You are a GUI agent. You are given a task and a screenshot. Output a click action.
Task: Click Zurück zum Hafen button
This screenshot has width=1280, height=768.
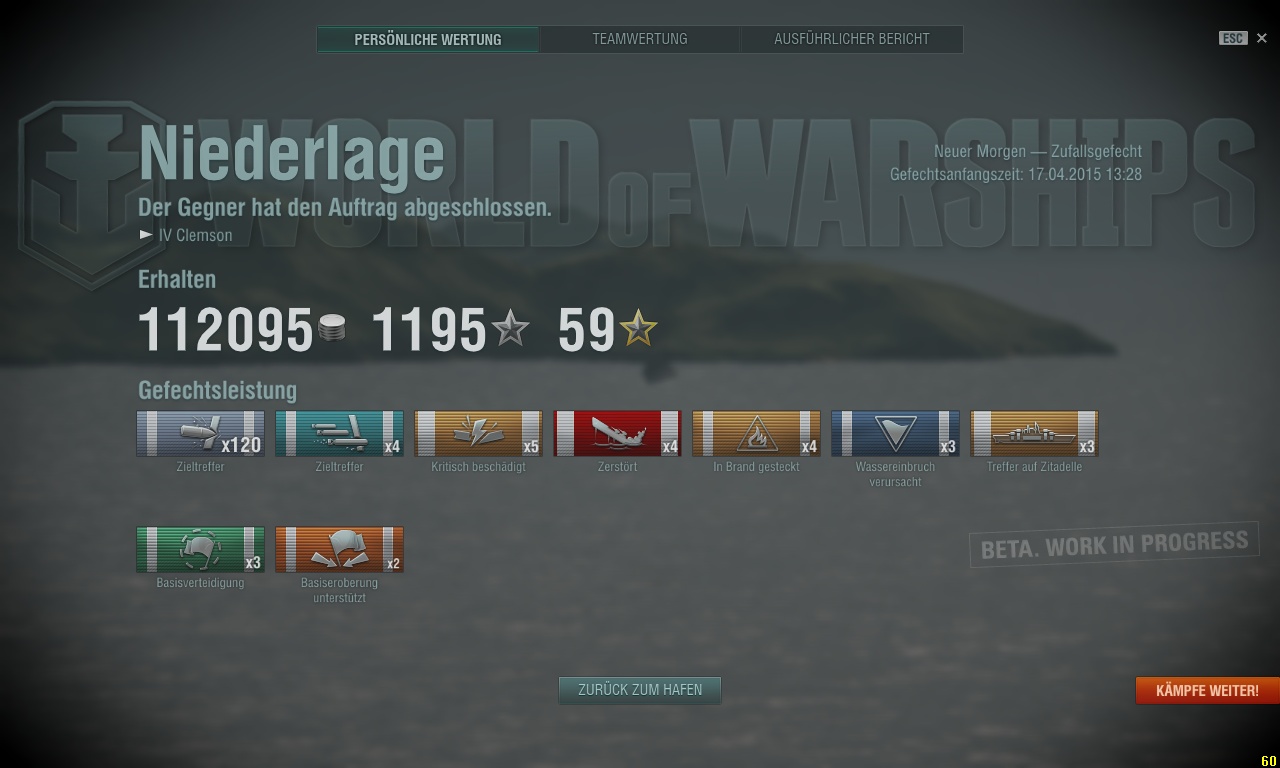(639, 690)
